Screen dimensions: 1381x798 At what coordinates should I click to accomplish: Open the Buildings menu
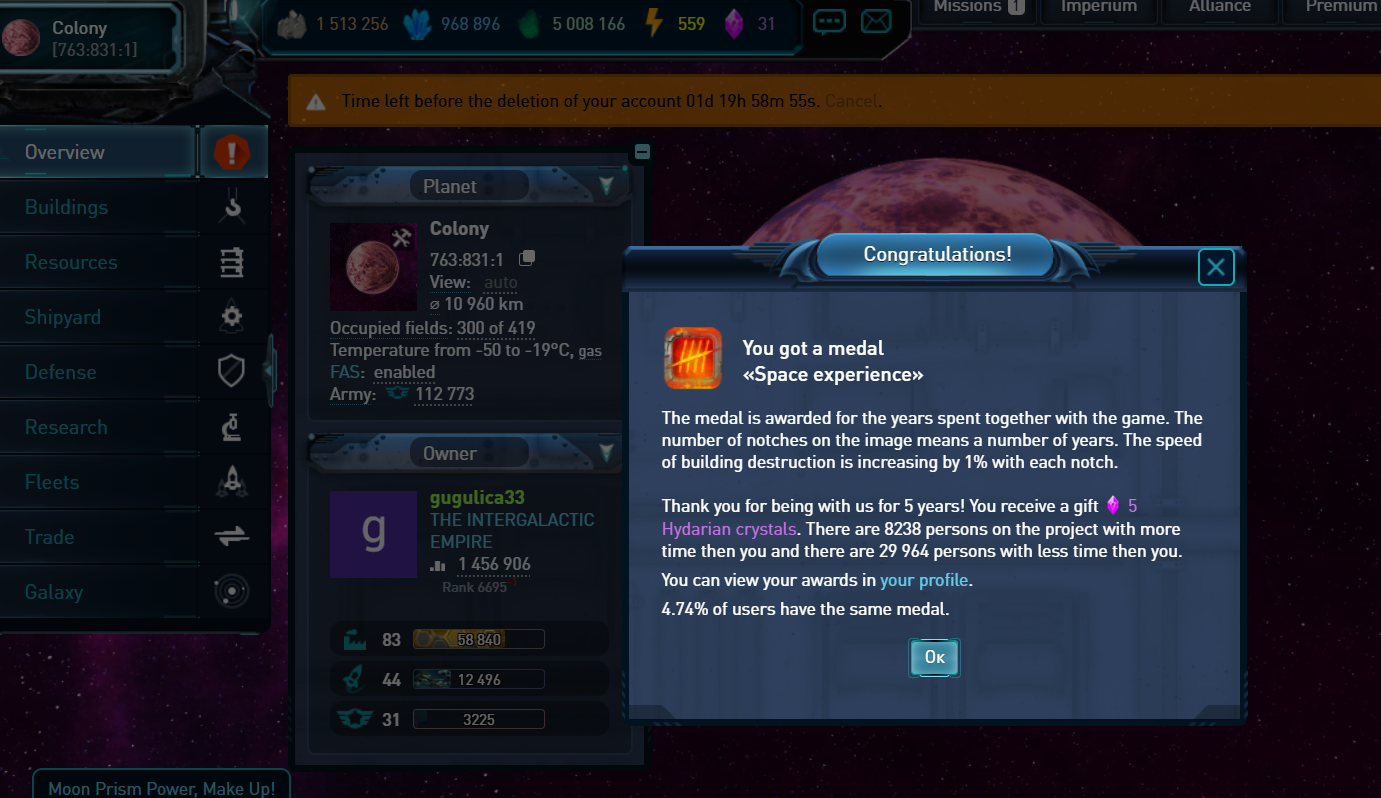click(66, 207)
